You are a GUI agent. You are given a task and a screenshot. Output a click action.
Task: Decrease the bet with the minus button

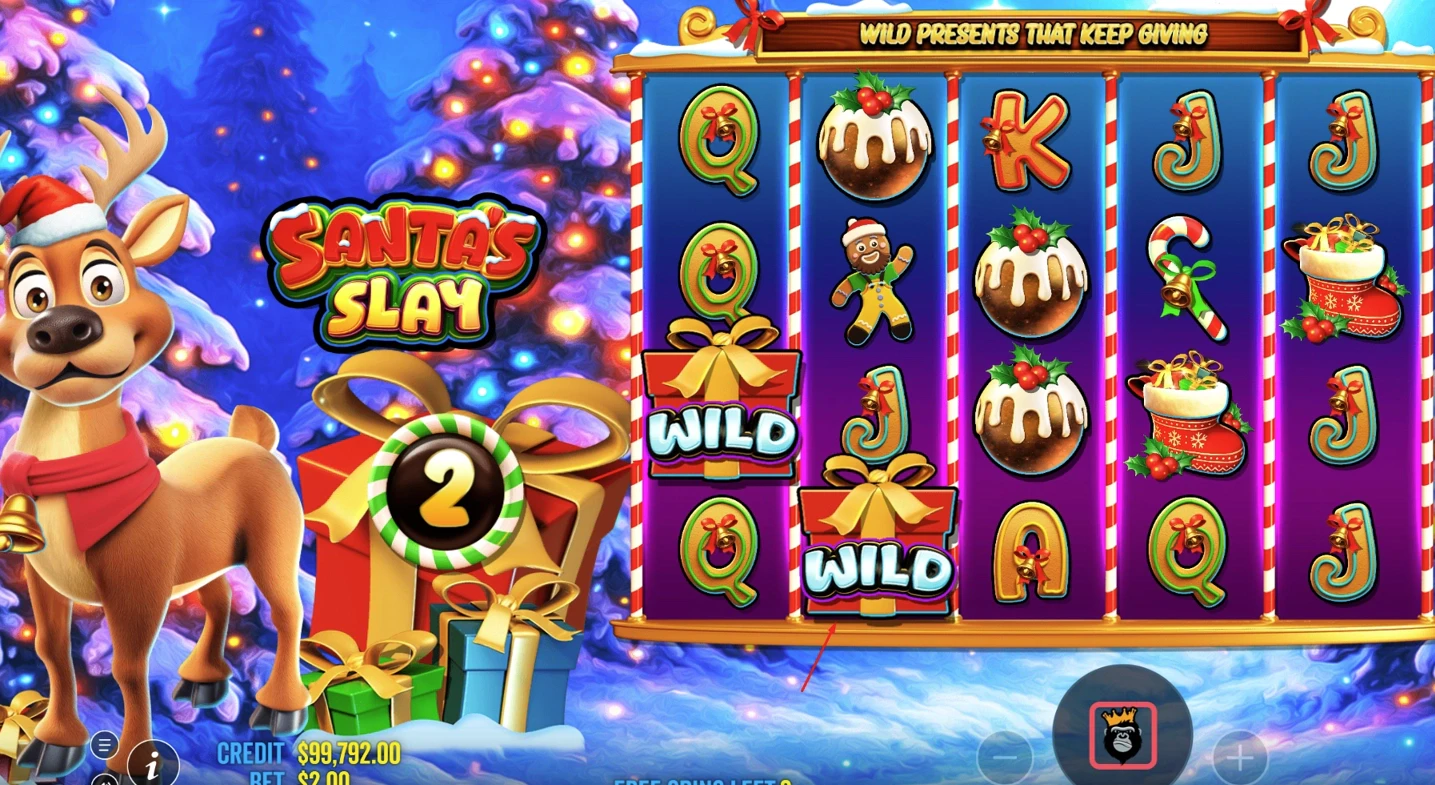click(x=1005, y=758)
